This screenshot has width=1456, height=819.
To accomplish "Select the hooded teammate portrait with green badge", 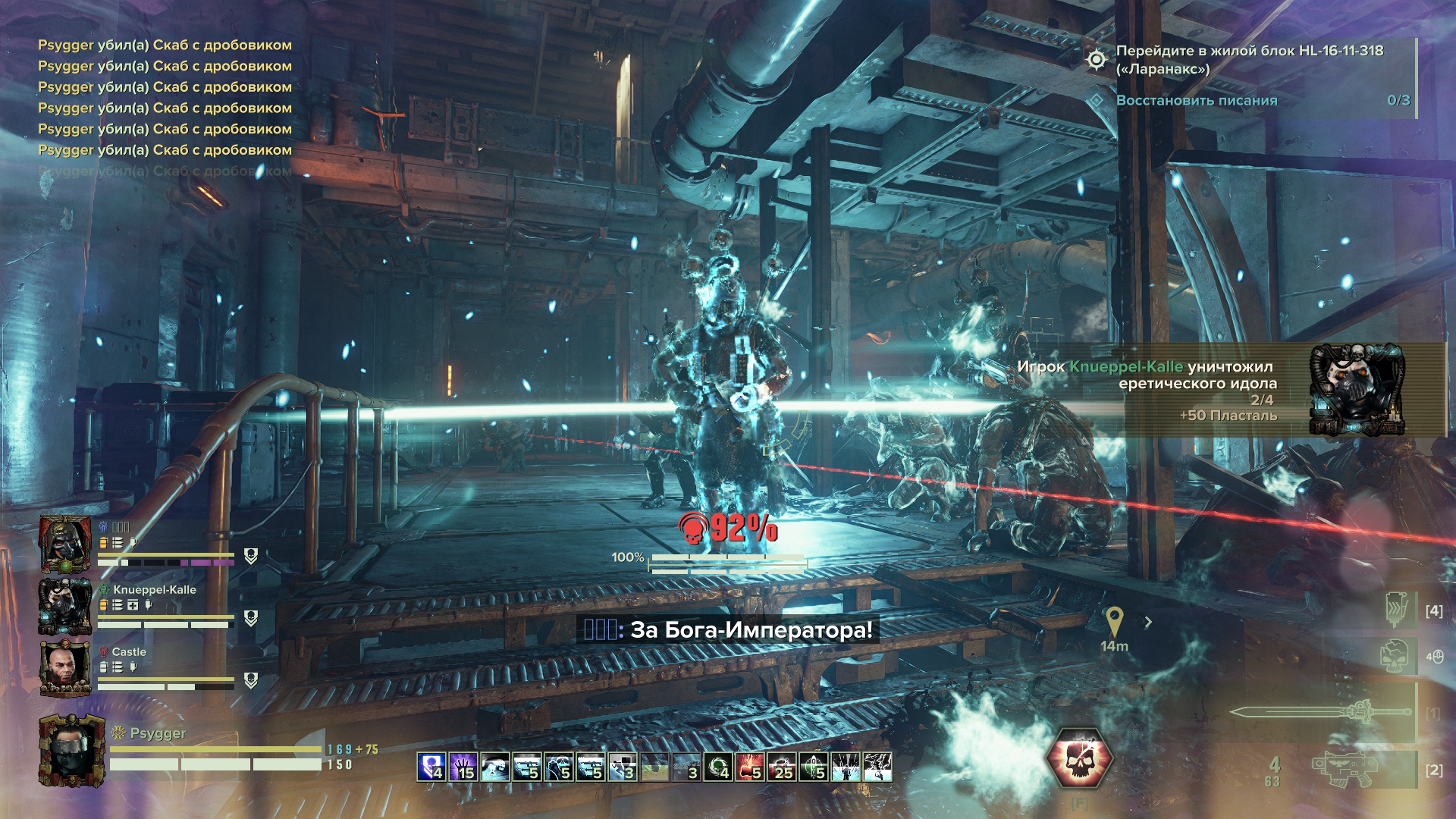I will 65,544.
